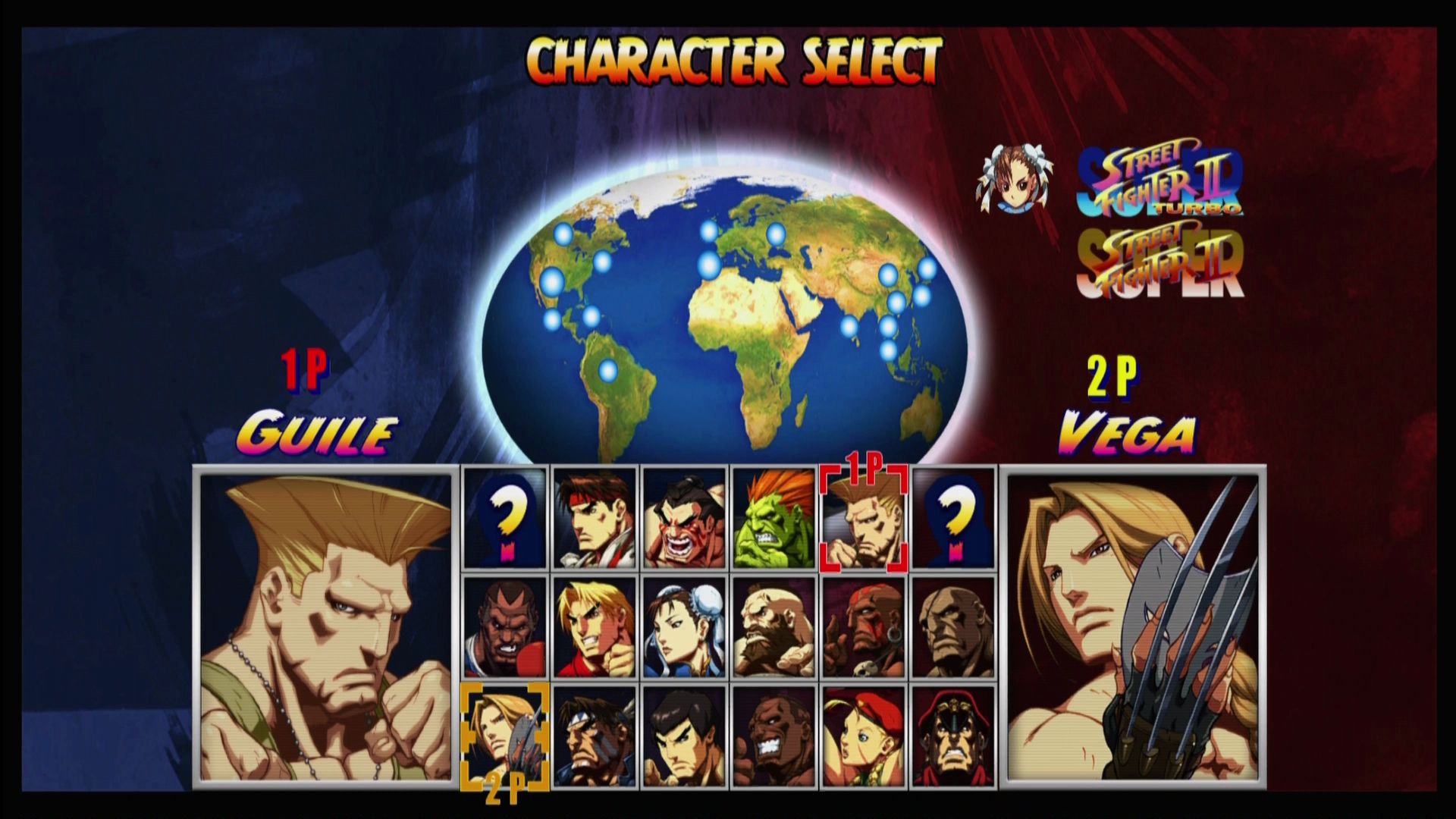Click the chibi Chun-Li icon
The height and width of the screenshot is (819, 1456).
(1015, 178)
